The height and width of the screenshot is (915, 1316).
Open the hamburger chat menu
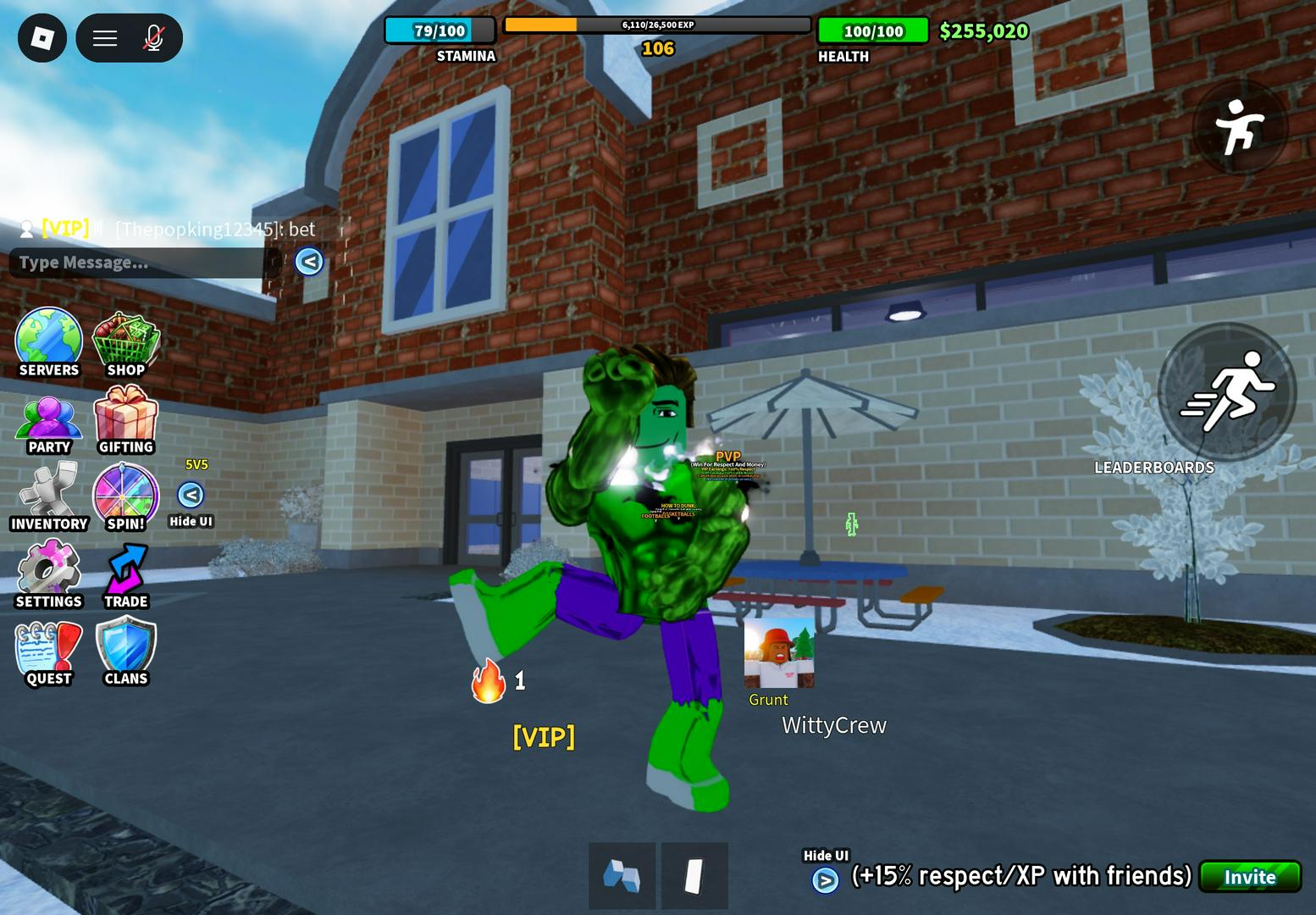(x=105, y=38)
